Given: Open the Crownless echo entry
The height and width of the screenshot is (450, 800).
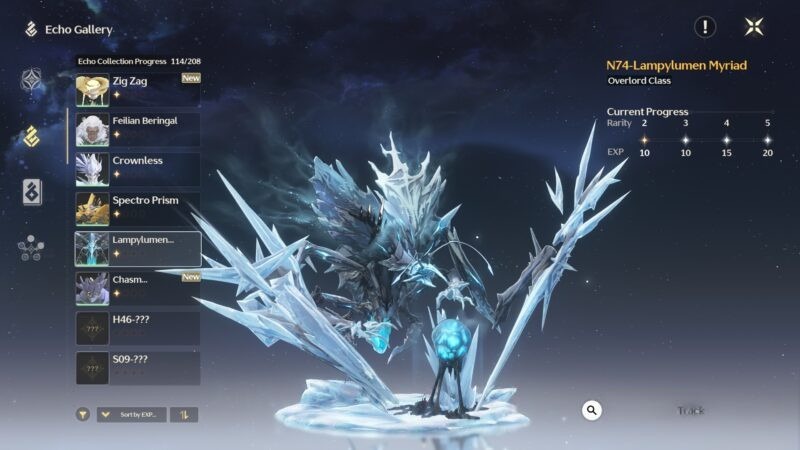Looking at the screenshot, I should (x=138, y=169).
